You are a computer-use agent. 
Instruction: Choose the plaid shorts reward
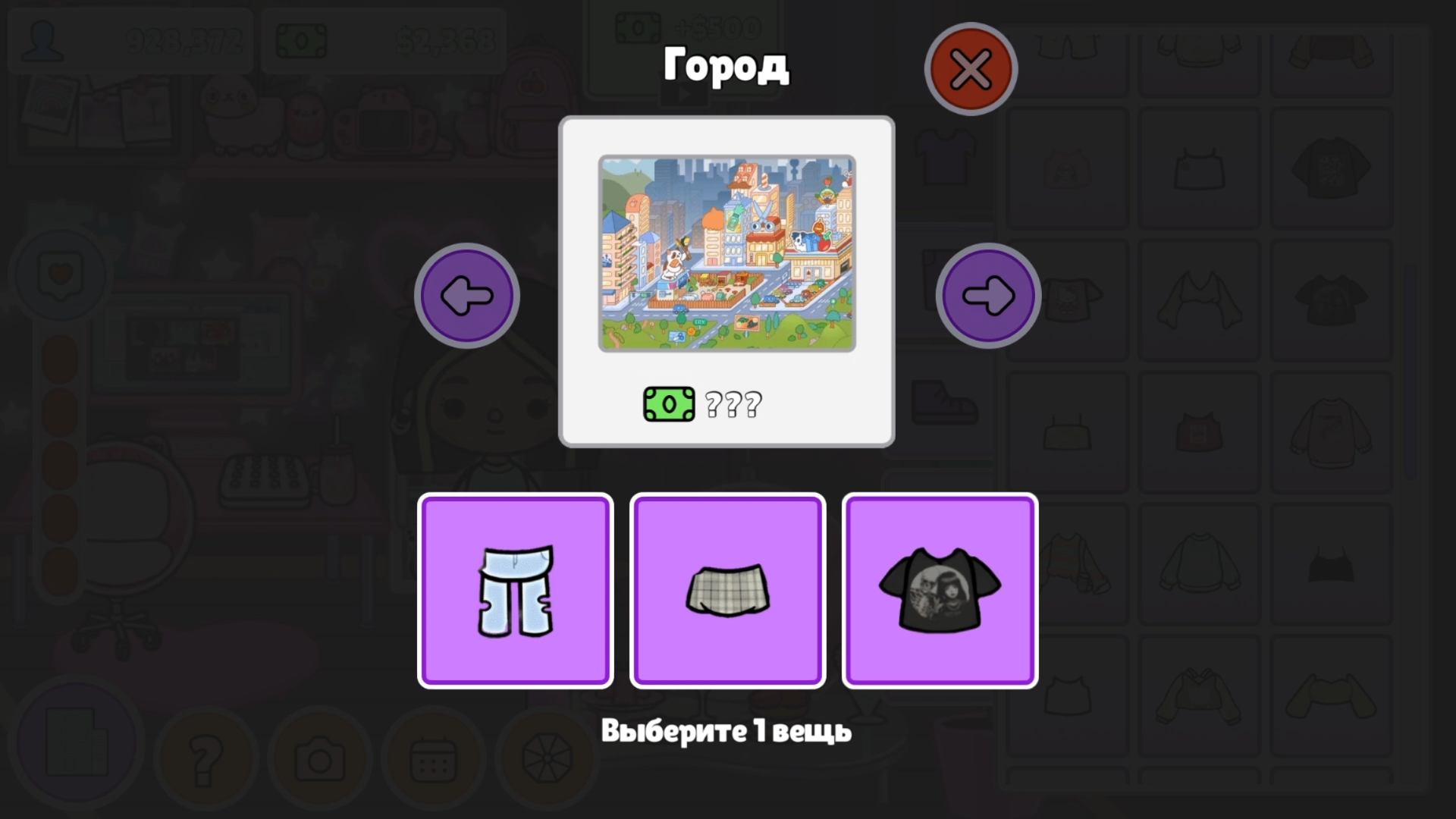[726, 590]
